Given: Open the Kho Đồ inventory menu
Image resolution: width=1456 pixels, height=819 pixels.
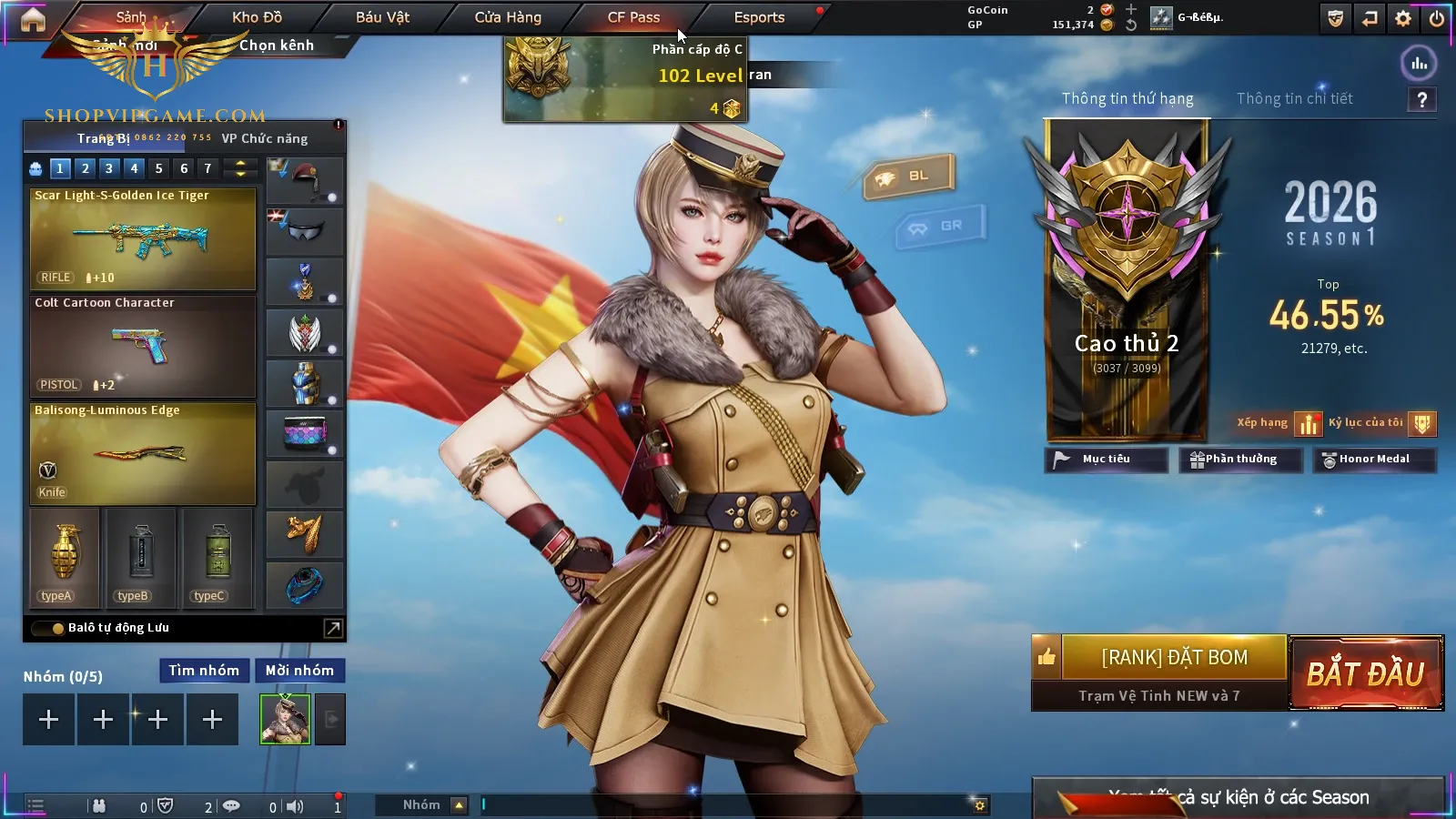Looking at the screenshot, I should 257,17.
